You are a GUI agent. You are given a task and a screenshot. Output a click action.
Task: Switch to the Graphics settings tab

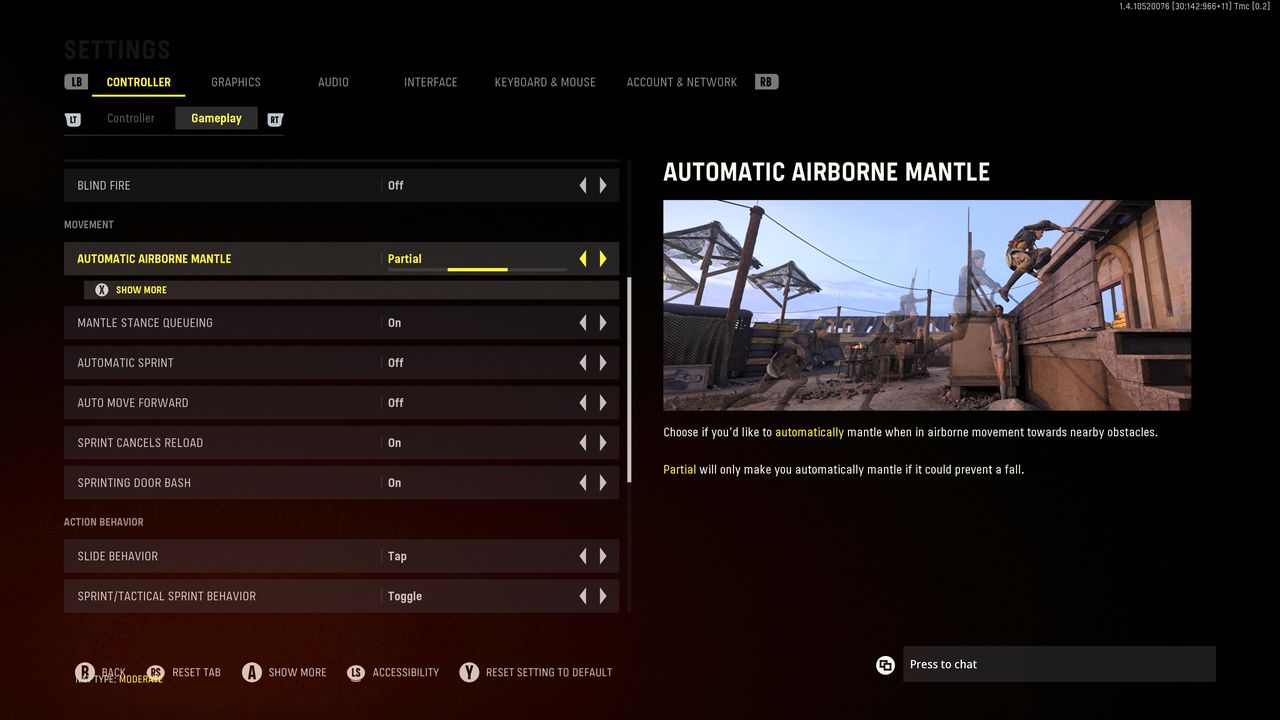[x=236, y=82]
